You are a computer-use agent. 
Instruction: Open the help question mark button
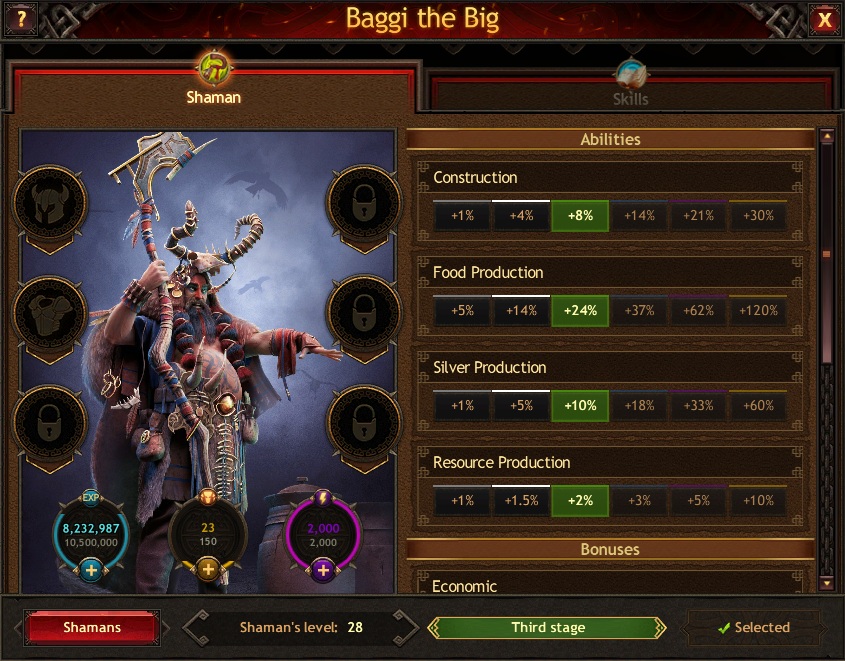pyautogui.click(x=21, y=19)
